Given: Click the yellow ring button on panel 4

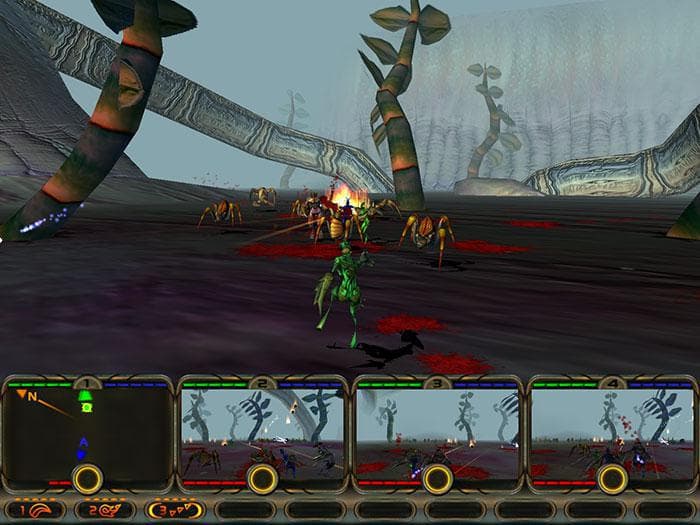Looking at the screenshot, I should (611, 479).
